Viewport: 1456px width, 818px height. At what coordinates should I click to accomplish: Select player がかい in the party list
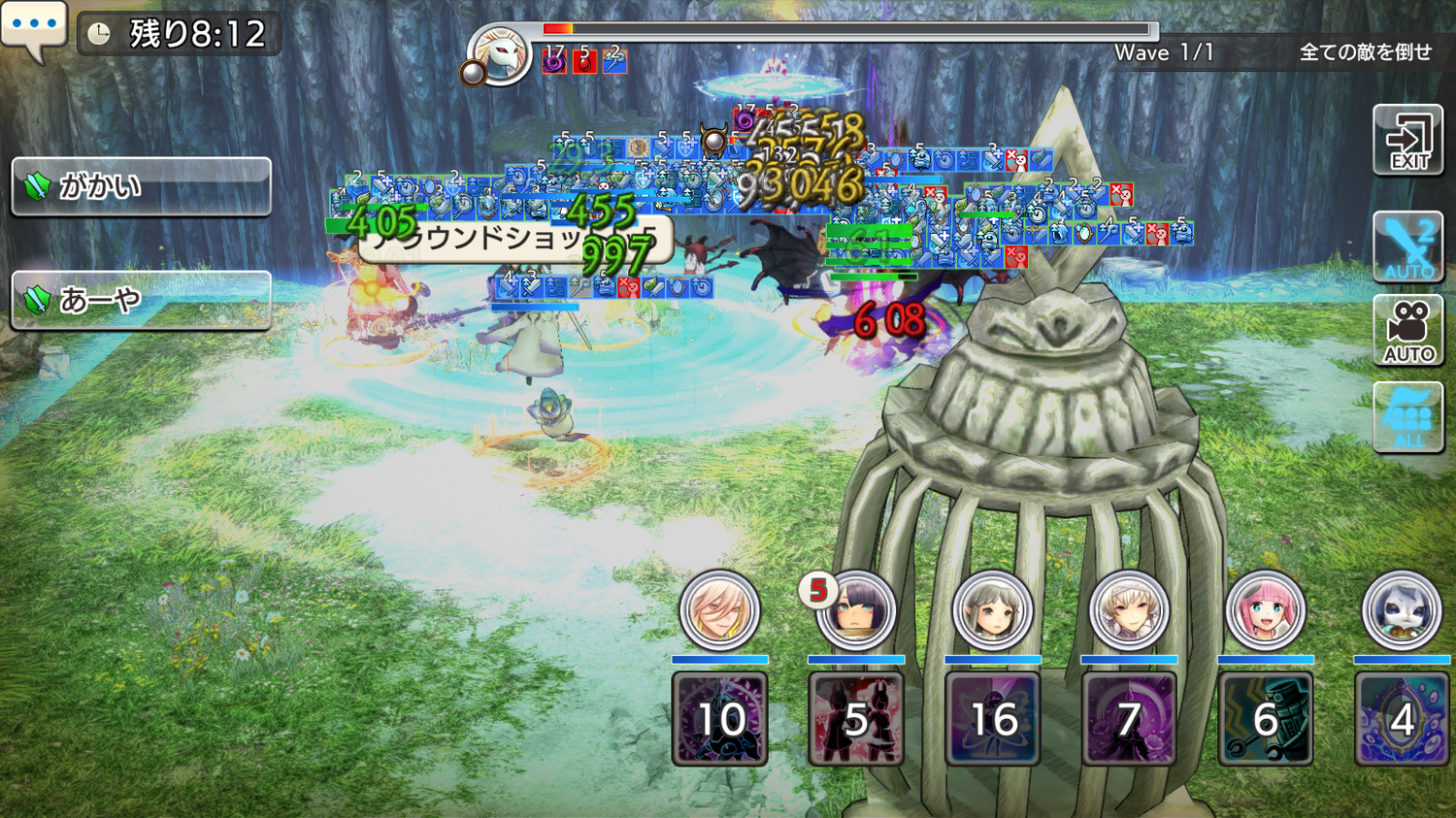tap(141, 186)
